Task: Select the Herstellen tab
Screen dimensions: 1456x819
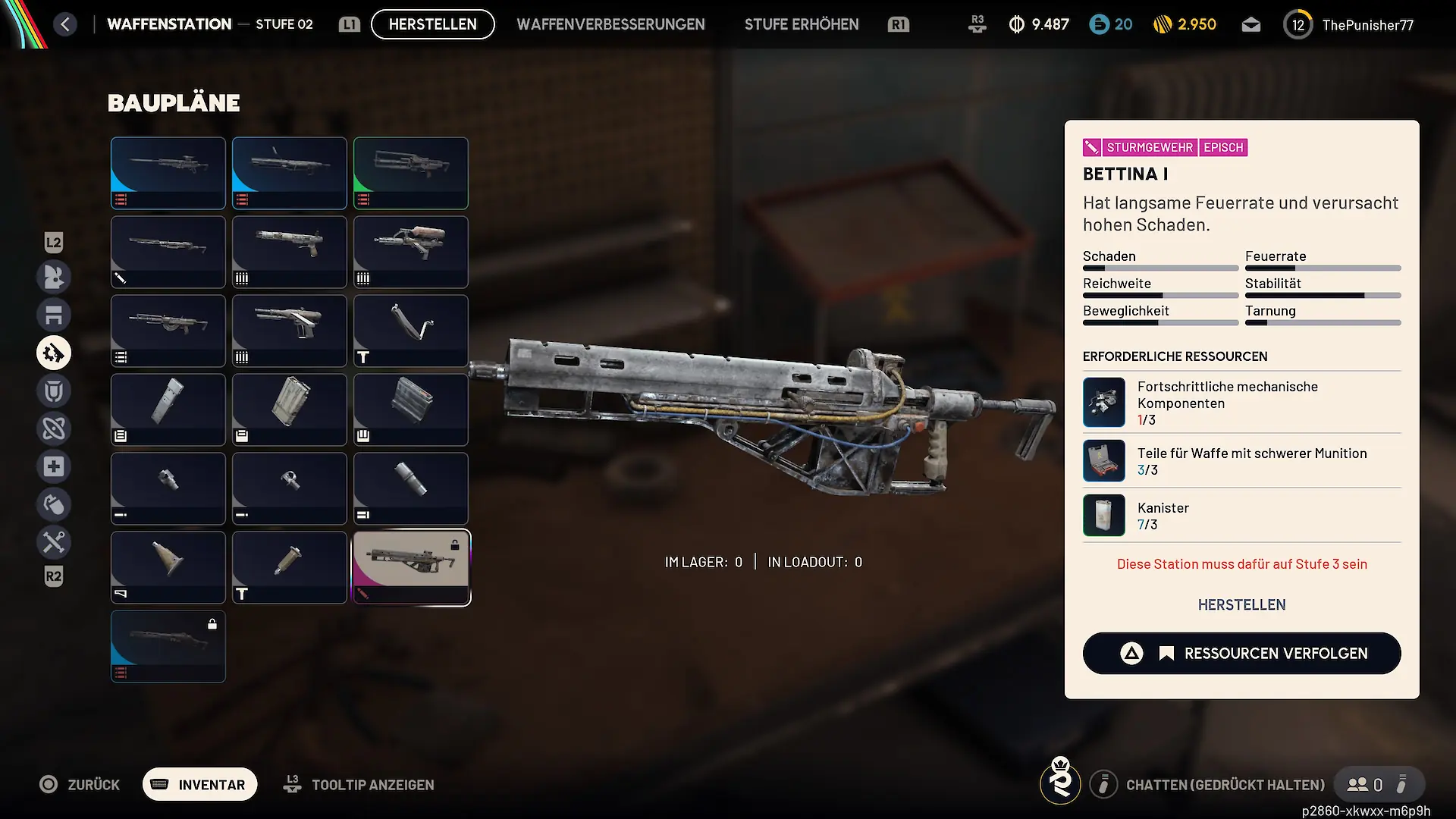Action: pos(432,24)
